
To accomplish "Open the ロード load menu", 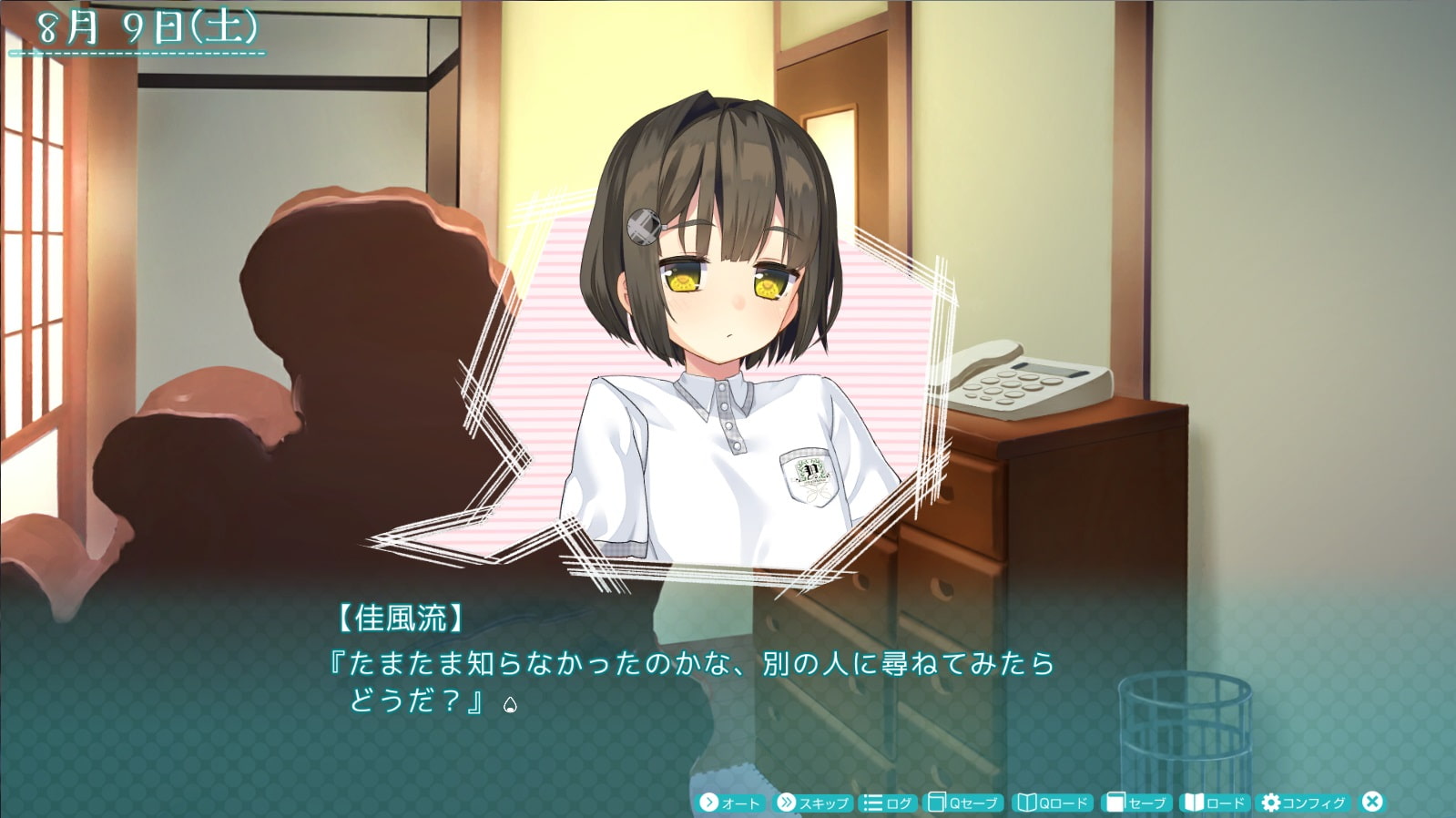I will [x=1213, y=803].
